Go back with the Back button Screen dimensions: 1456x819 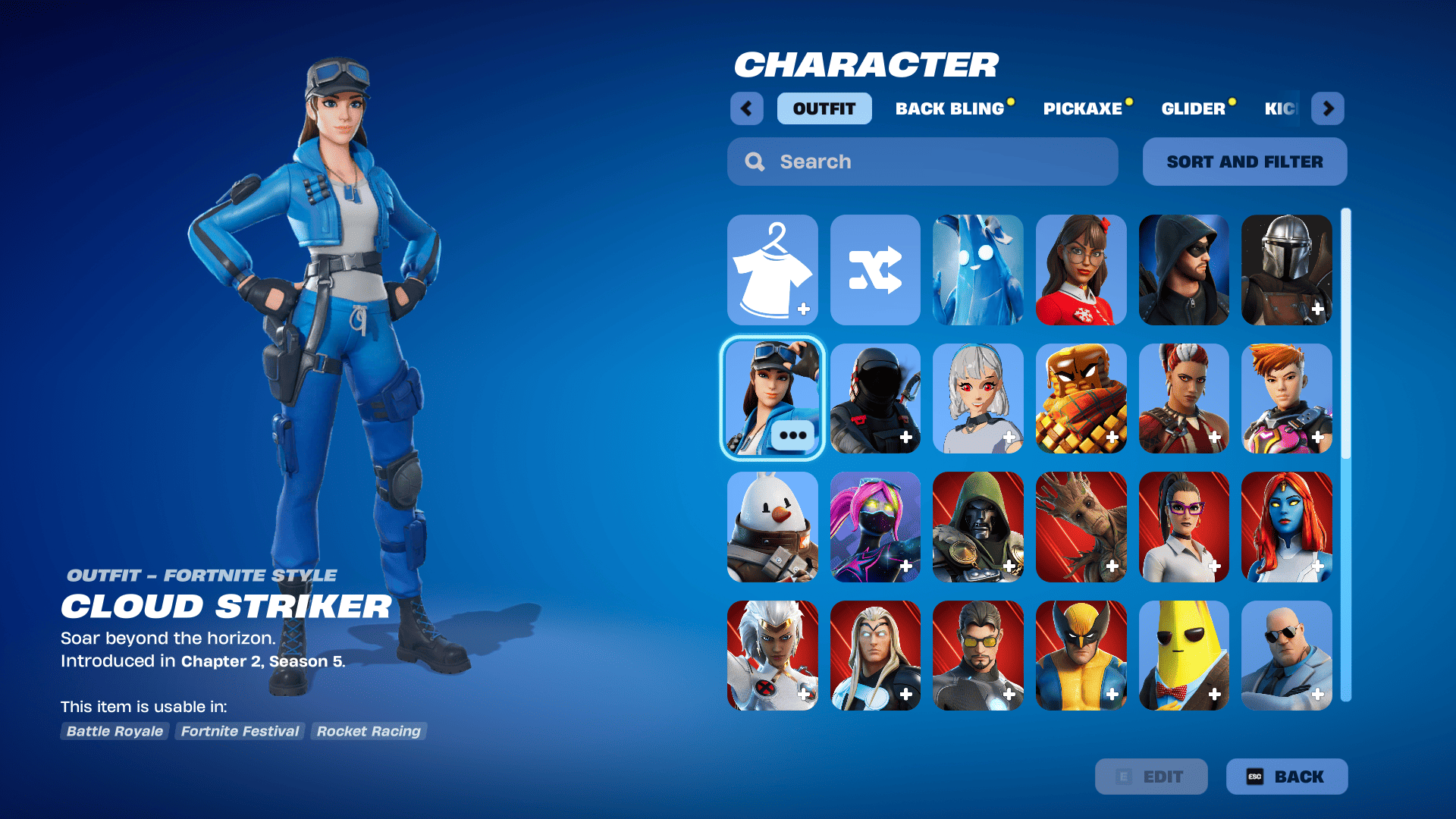[1287, 777]
